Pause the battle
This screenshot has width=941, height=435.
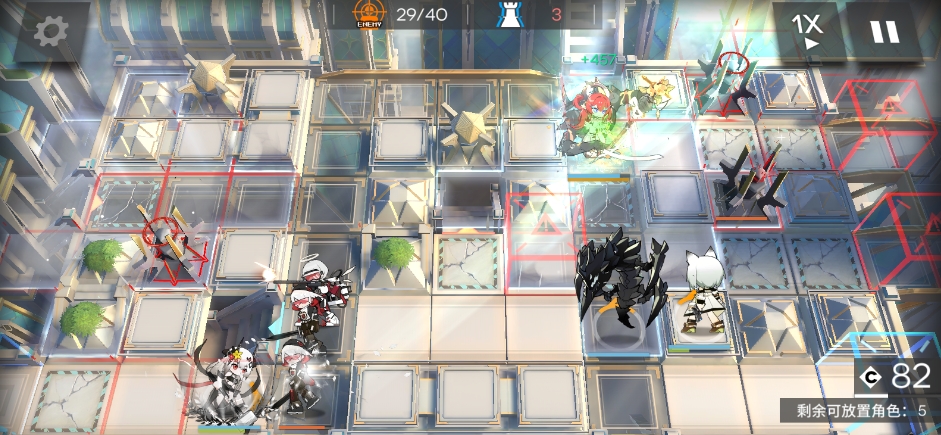coord(884,32)
